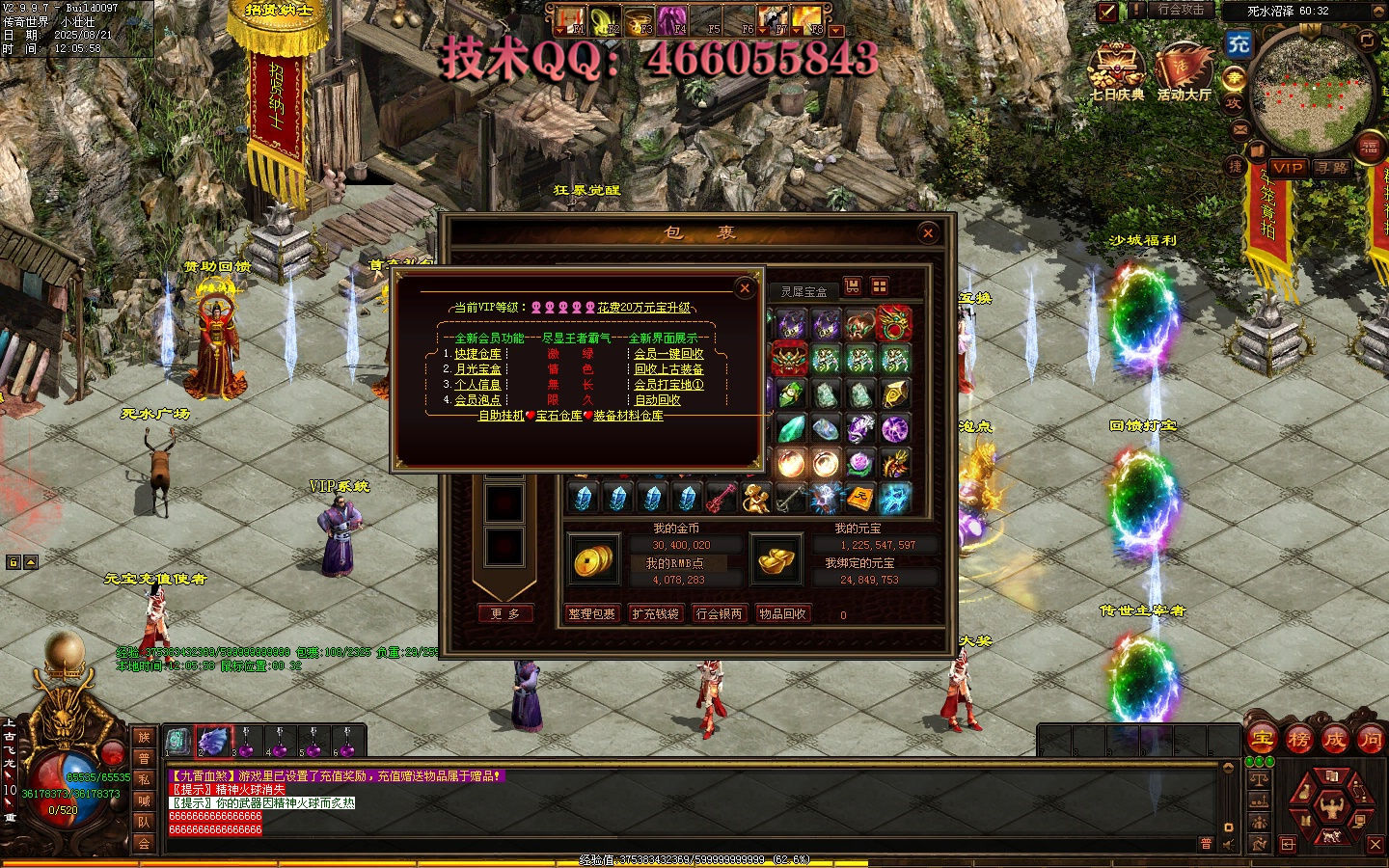Click the 整理包裹 sort bag button
The height and width of the screenshot is (868, 1389).
pos(591,613)
